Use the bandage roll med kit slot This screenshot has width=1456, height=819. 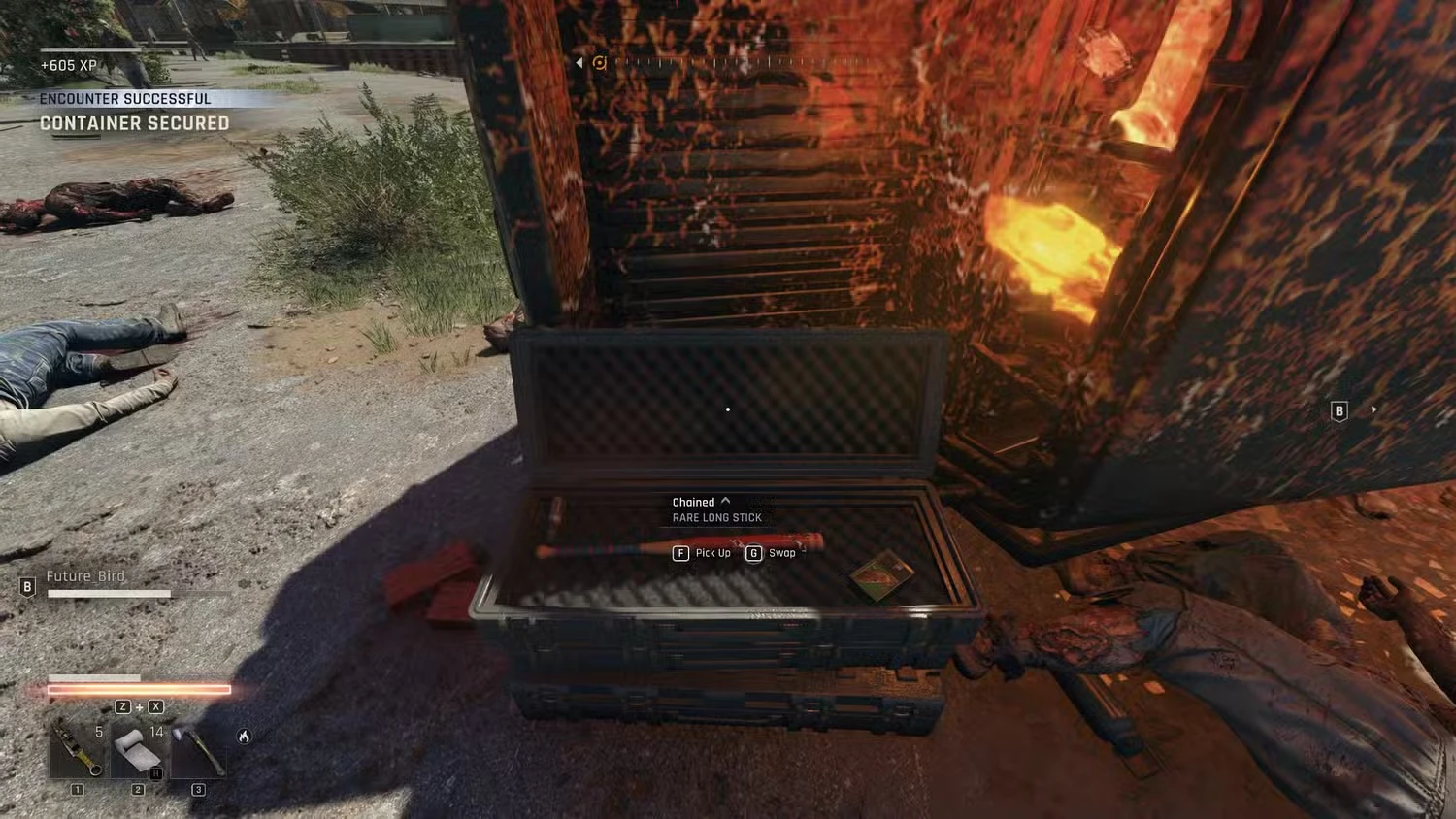point(137,750)
